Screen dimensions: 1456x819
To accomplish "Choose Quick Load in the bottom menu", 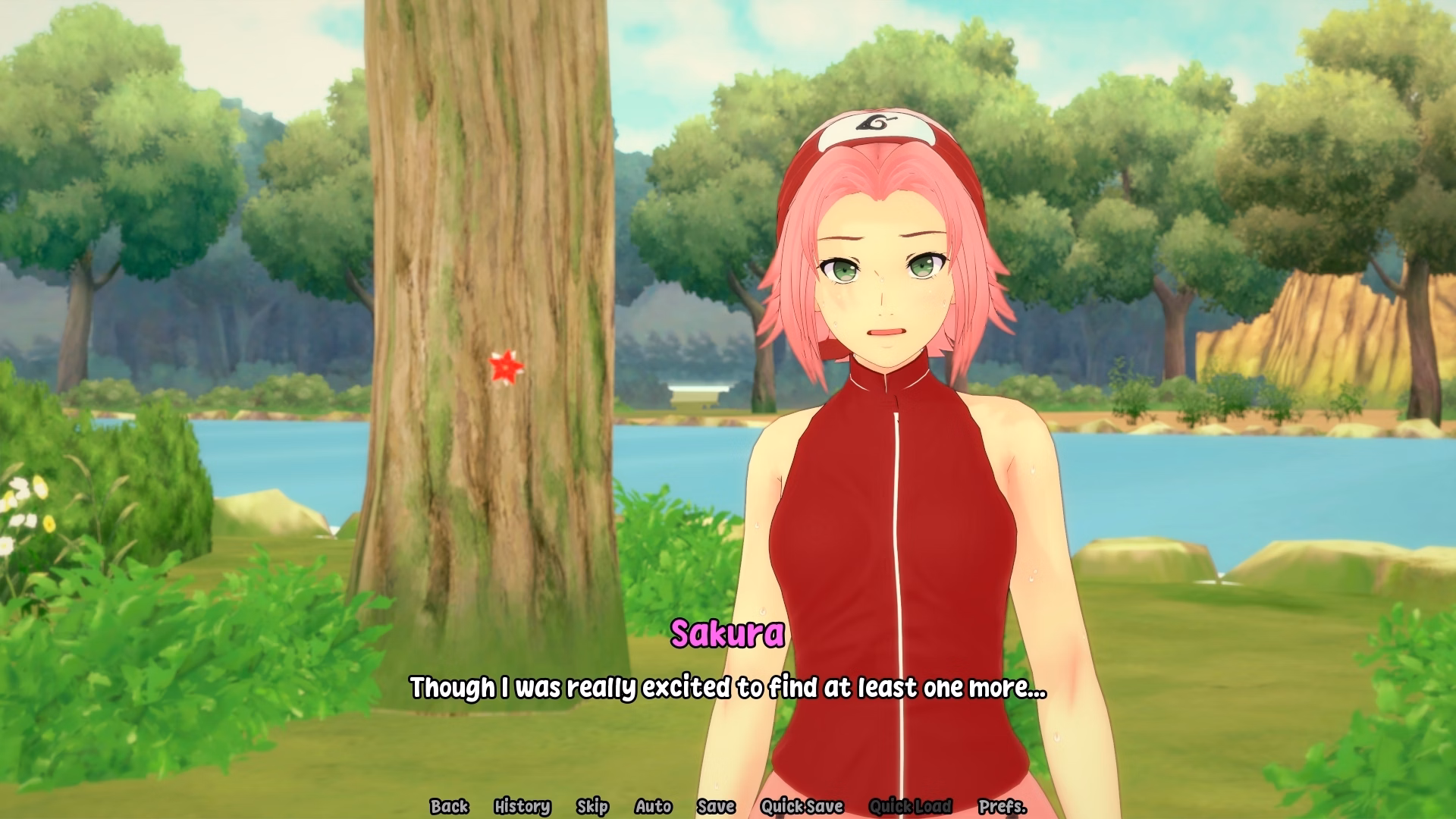I will [x=910, y=806].
